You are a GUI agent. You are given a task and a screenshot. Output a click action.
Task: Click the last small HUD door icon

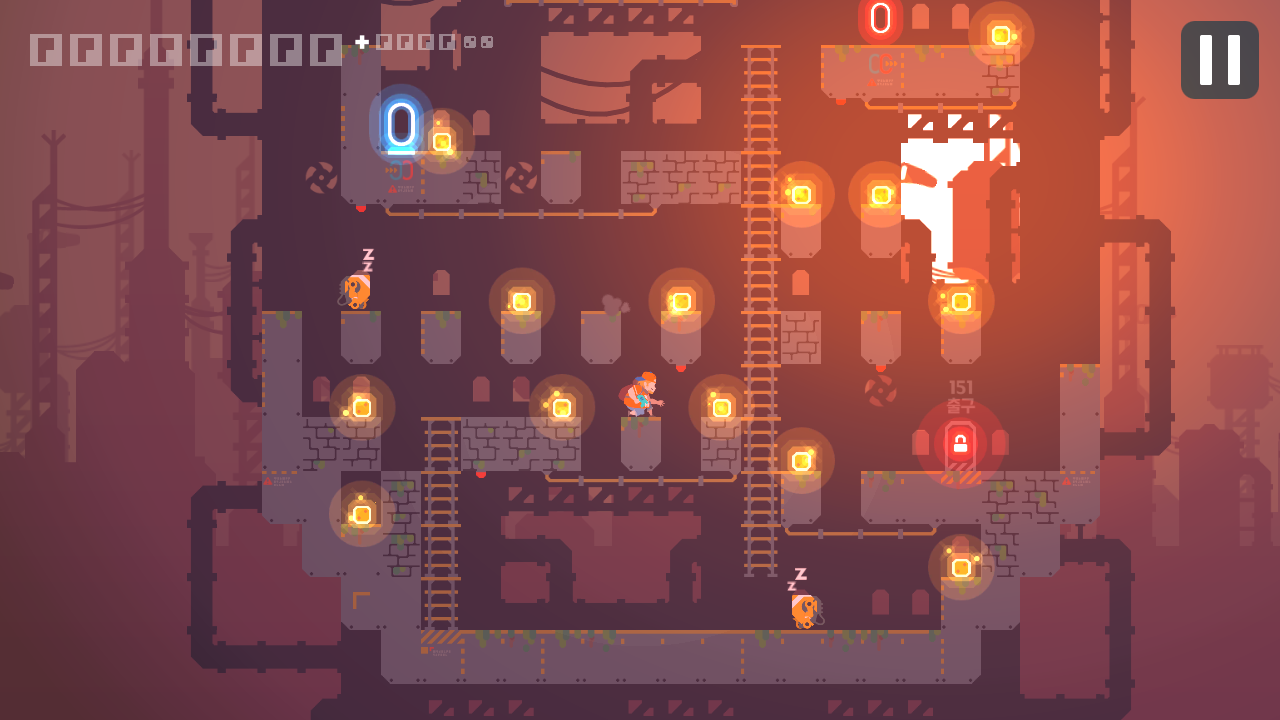click(x=448, y=43)
